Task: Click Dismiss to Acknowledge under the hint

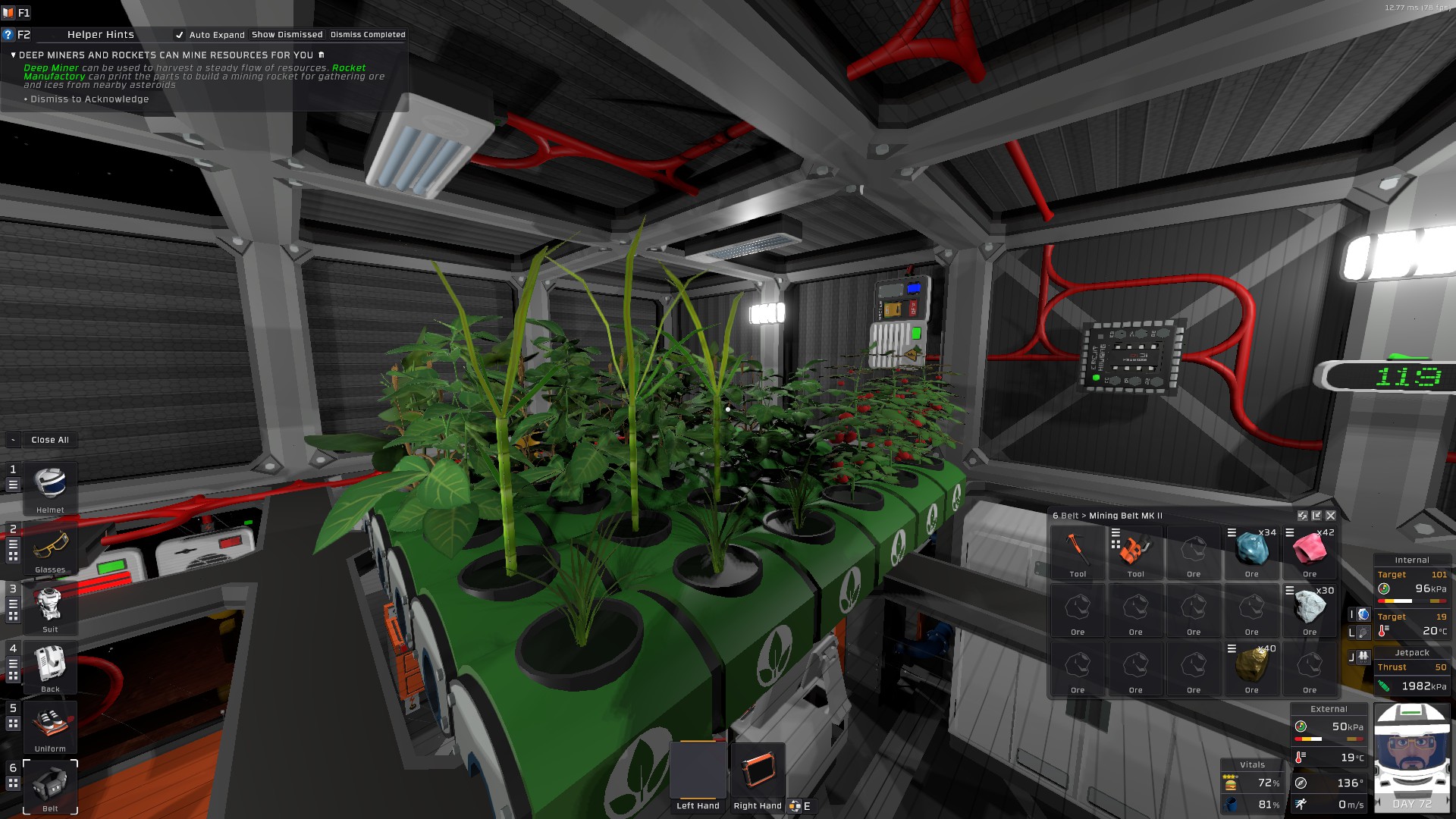Action: point(88,99)
